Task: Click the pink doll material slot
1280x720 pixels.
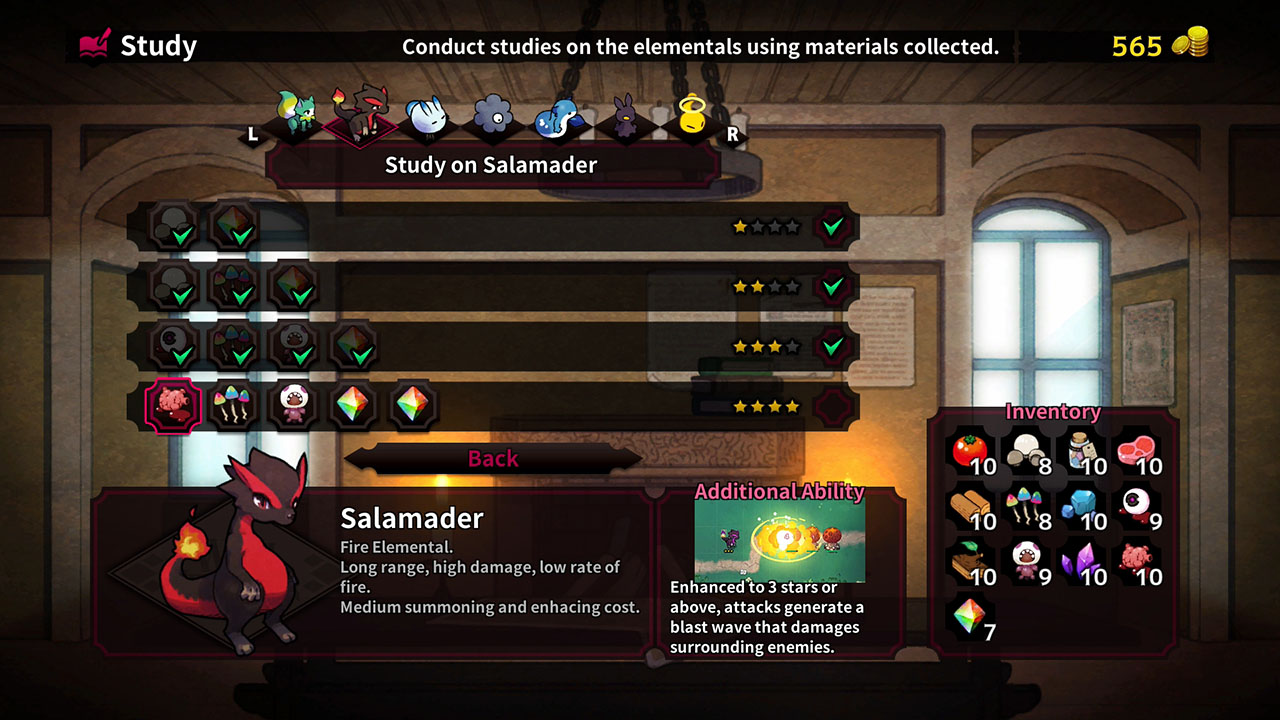Action: (293, 405)
